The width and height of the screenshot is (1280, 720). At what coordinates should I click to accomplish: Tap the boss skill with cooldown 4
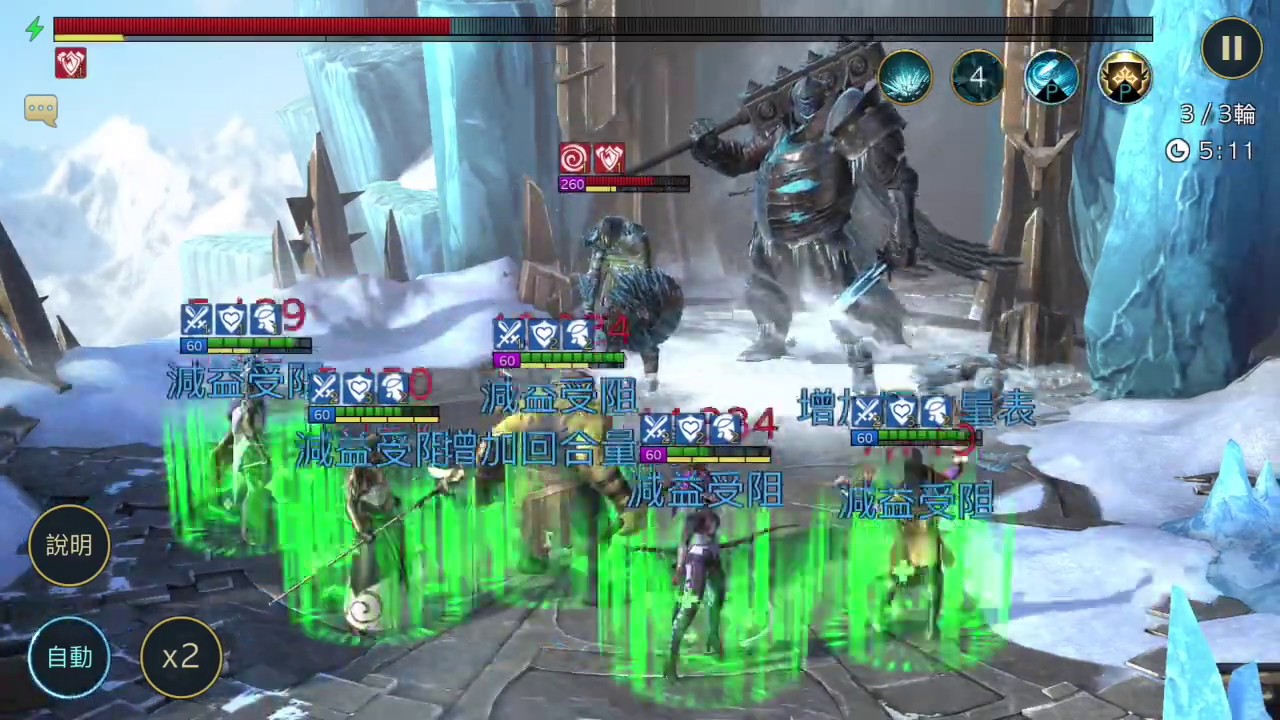(978, 77)
